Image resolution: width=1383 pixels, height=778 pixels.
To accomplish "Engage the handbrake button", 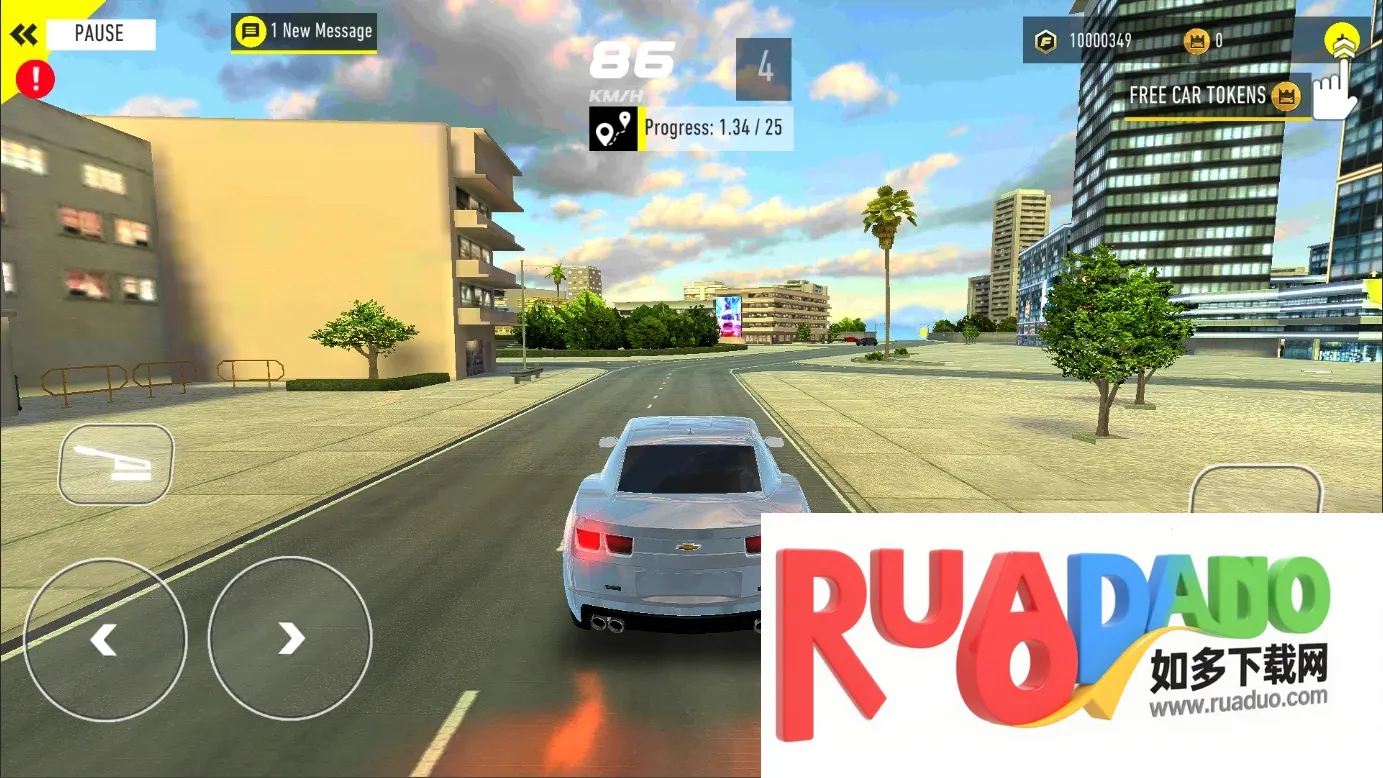I will tap(116, 464).
